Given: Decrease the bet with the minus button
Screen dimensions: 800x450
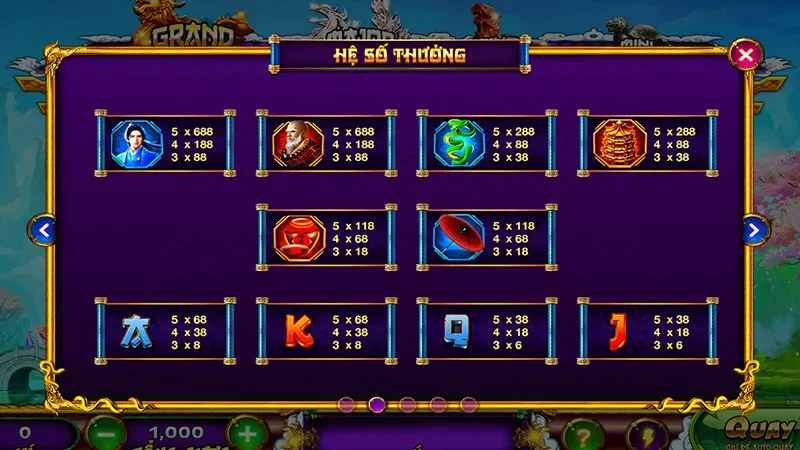Looking at the screenshot, I should click(x=104, y=434).
